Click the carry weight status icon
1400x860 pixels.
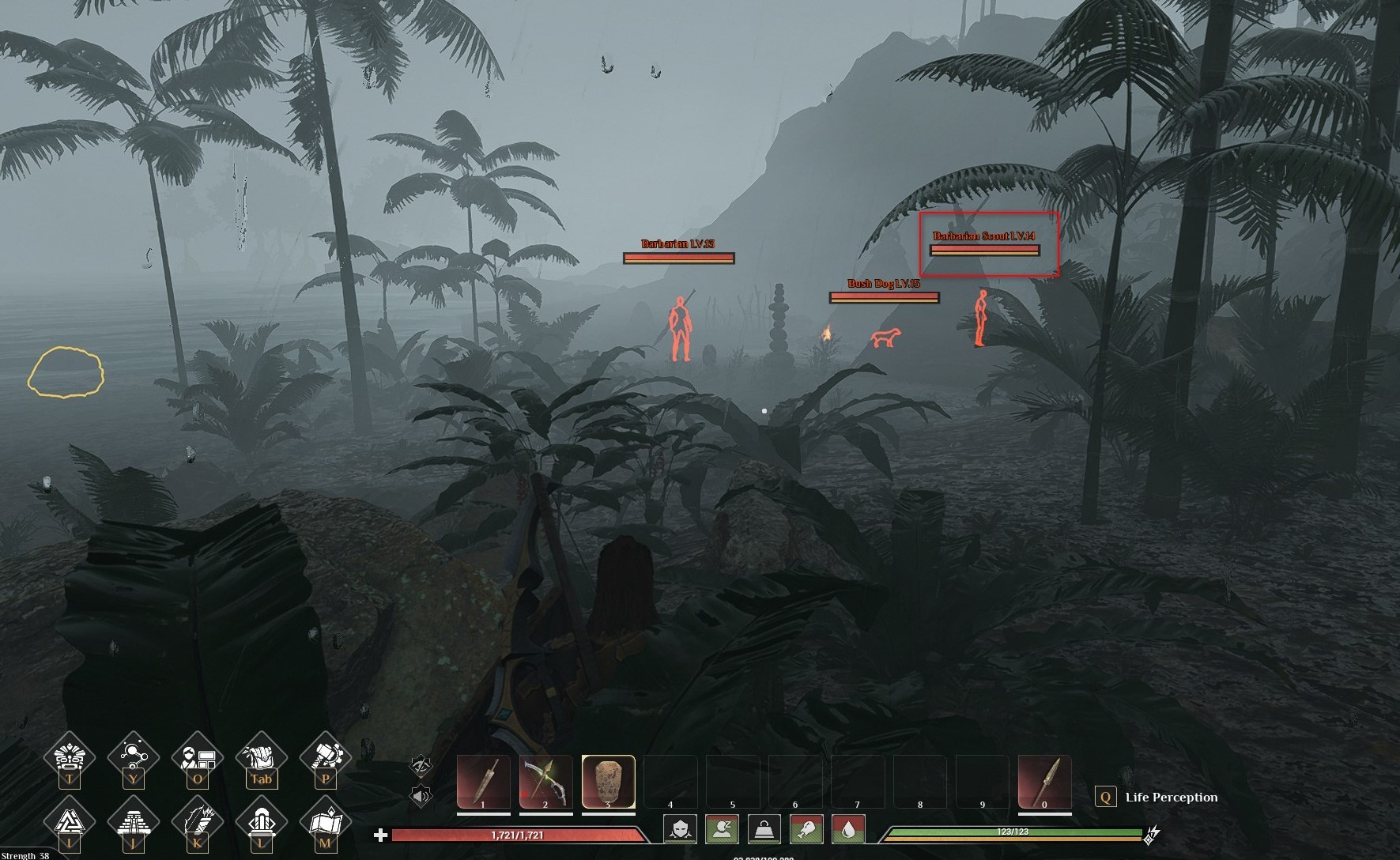point(764,829)
